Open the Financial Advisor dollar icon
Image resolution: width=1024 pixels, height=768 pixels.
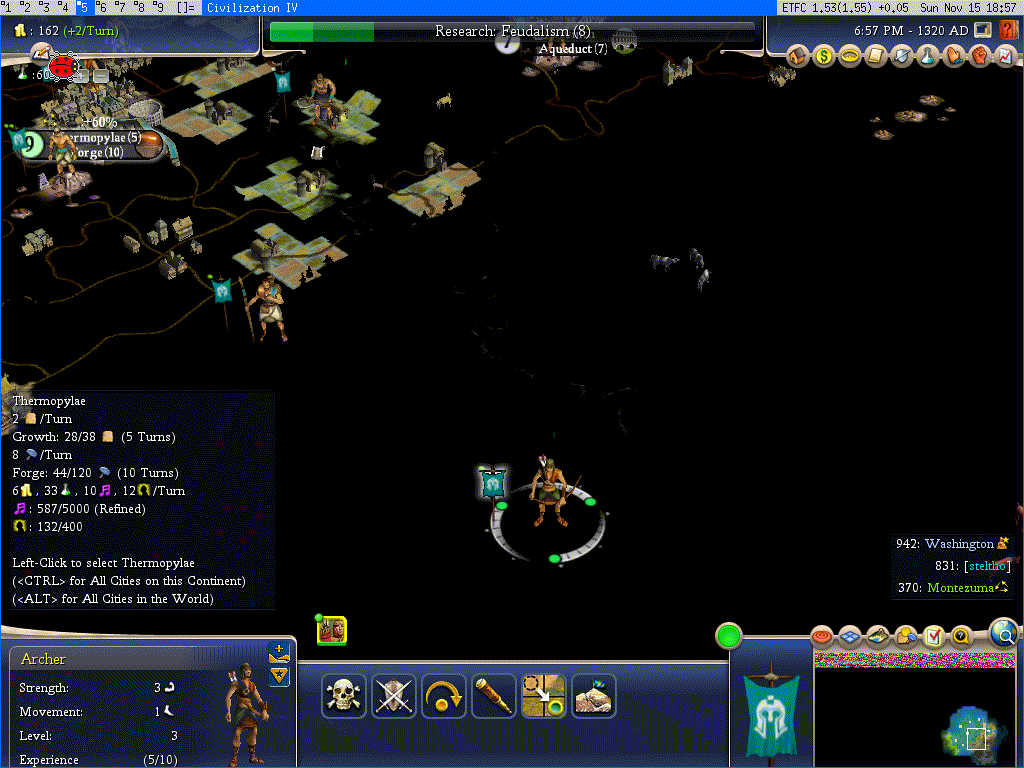coord(824,56)
